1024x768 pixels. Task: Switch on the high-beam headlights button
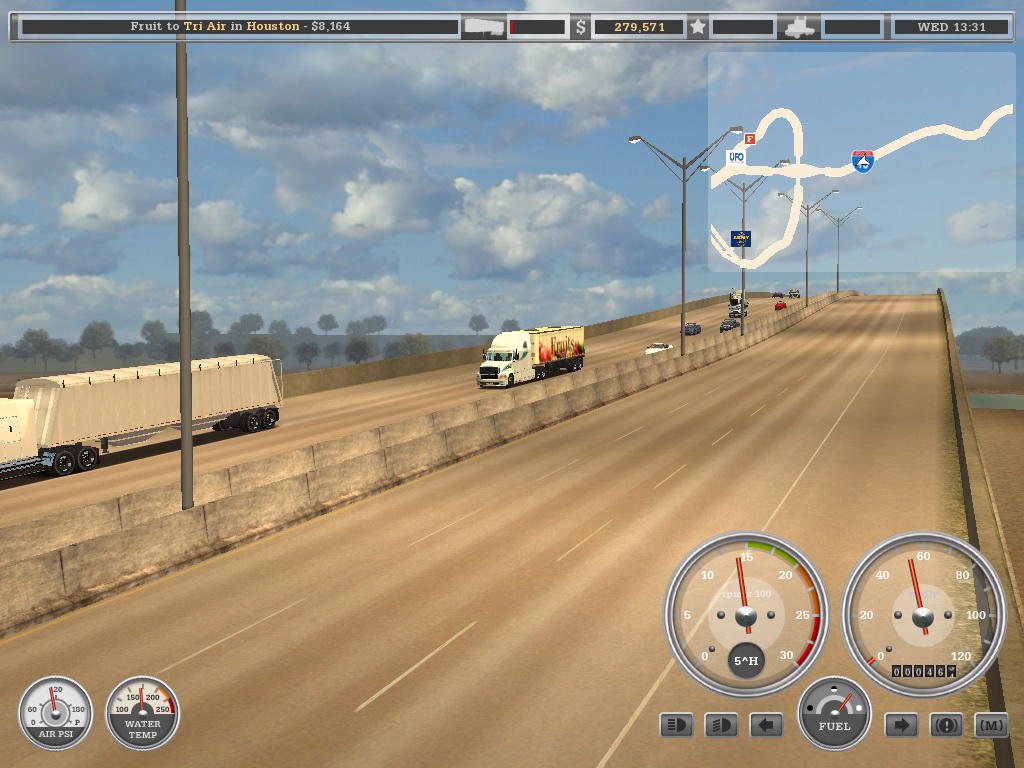click(x=721, y=725)
